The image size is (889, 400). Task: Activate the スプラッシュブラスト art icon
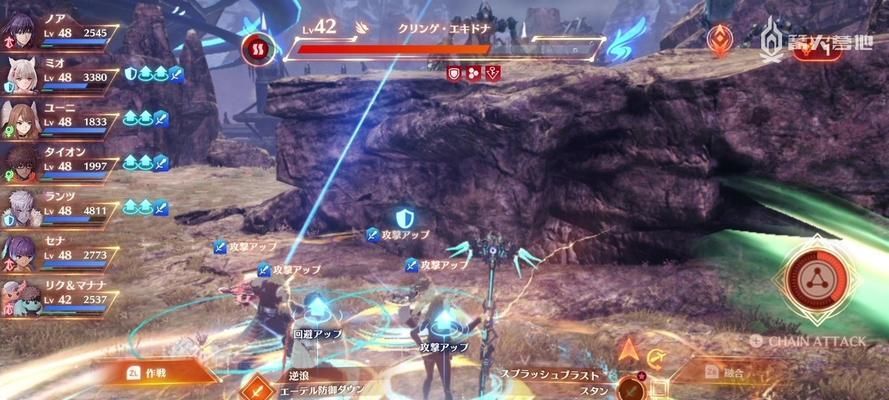pyautogui.click(x=630, y=389)
